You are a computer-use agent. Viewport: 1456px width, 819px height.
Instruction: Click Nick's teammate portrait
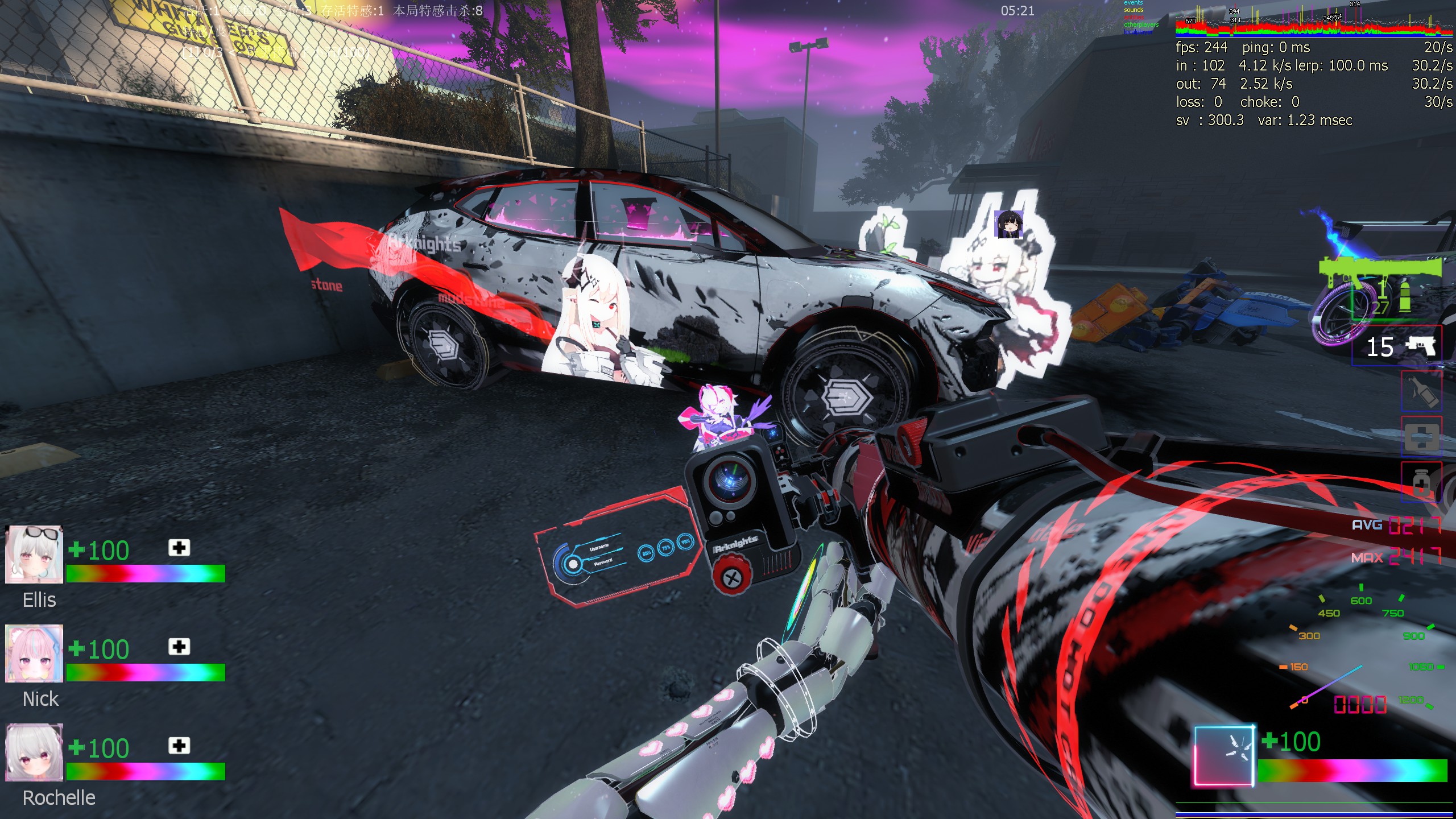(x=34, y=653)
